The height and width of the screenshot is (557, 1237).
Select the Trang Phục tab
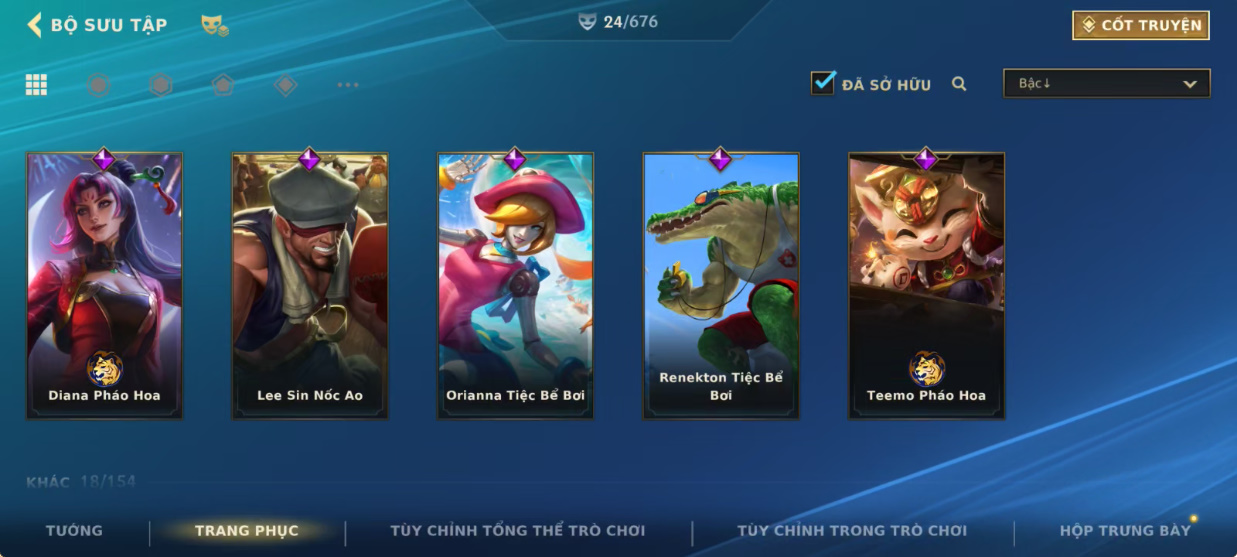(246, 531)
